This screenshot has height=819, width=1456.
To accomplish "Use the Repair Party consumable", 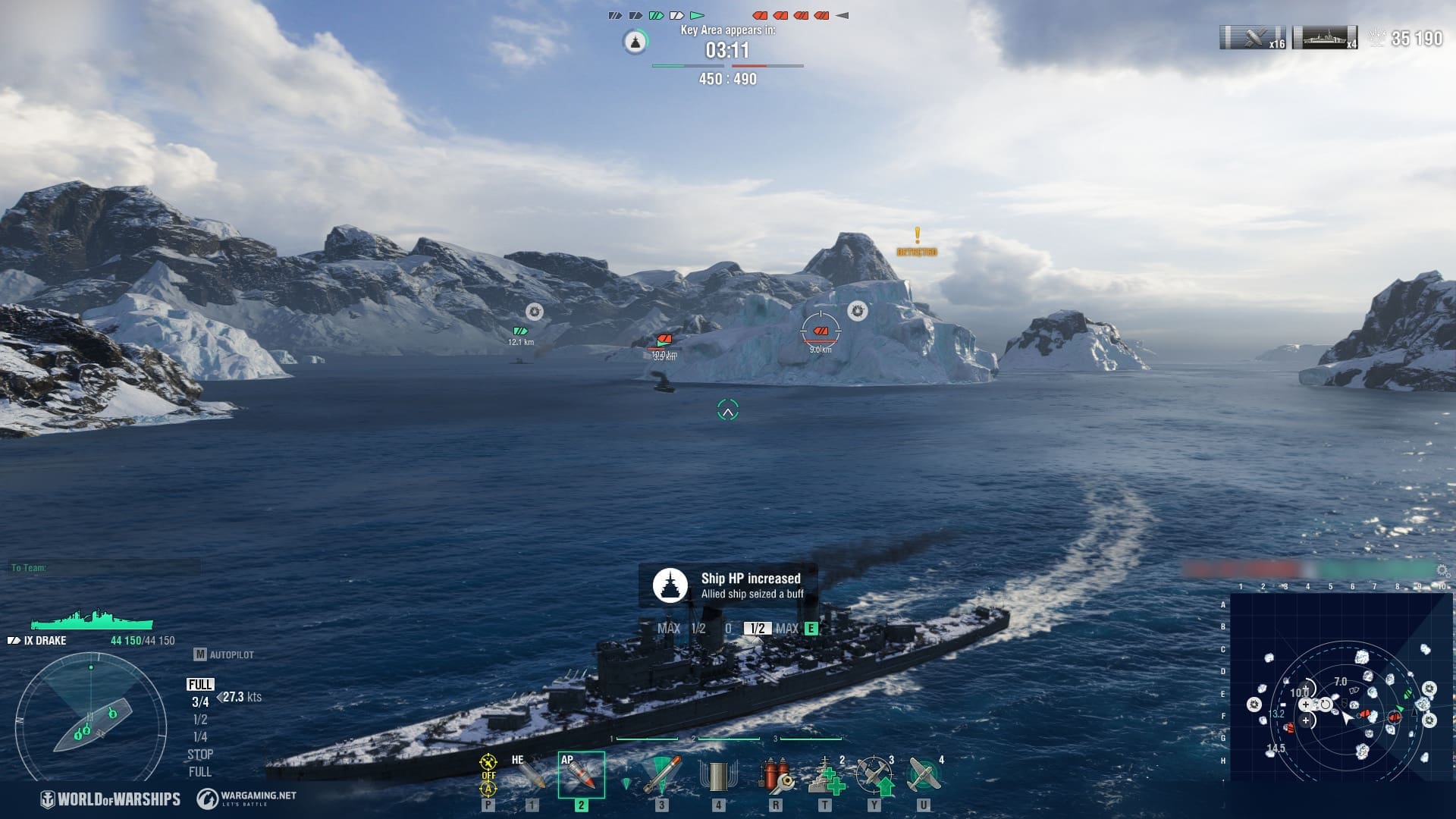I will 825,775.
